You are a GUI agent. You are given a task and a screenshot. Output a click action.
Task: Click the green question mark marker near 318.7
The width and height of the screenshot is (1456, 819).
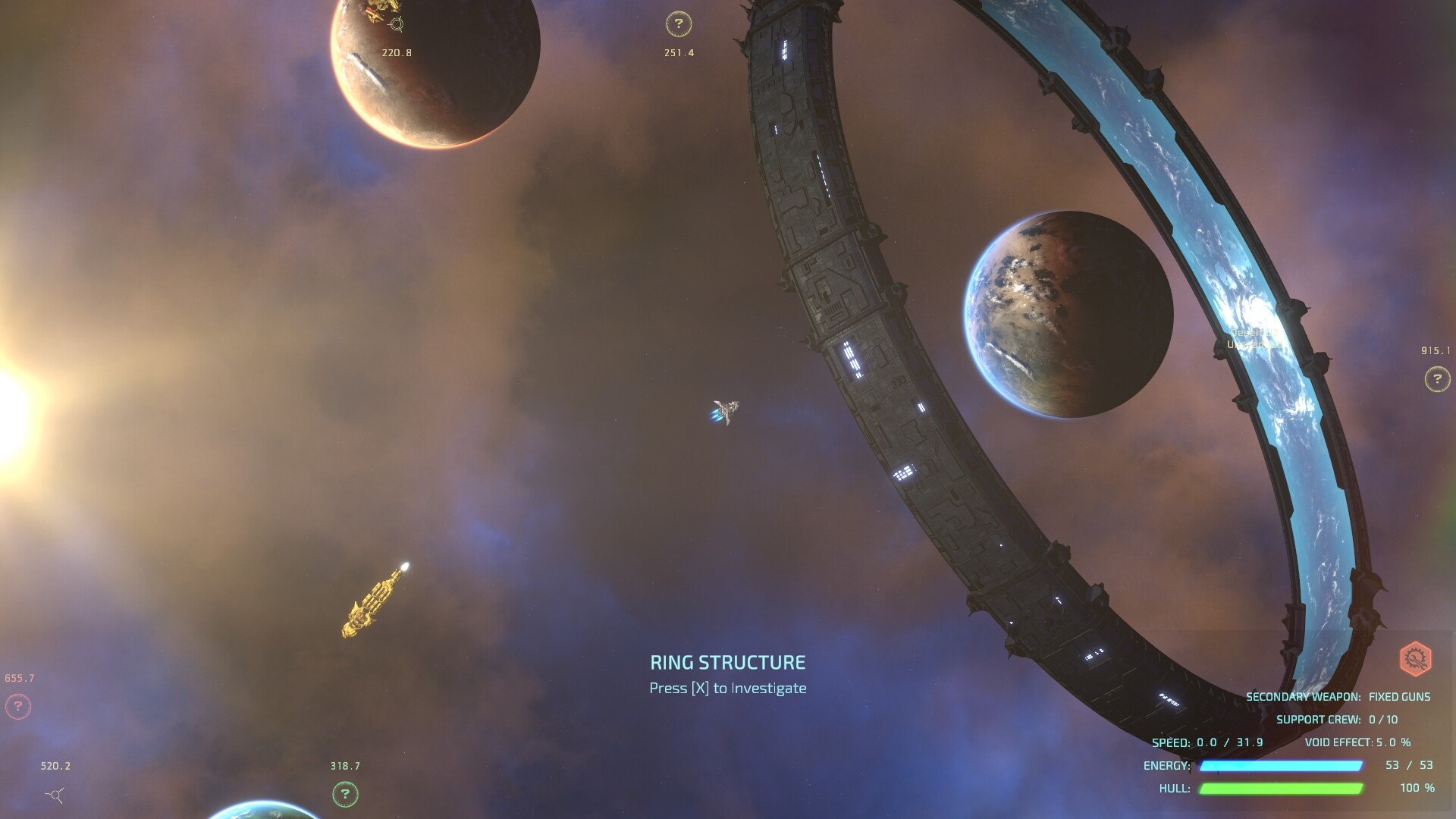[x=345, y=795]
